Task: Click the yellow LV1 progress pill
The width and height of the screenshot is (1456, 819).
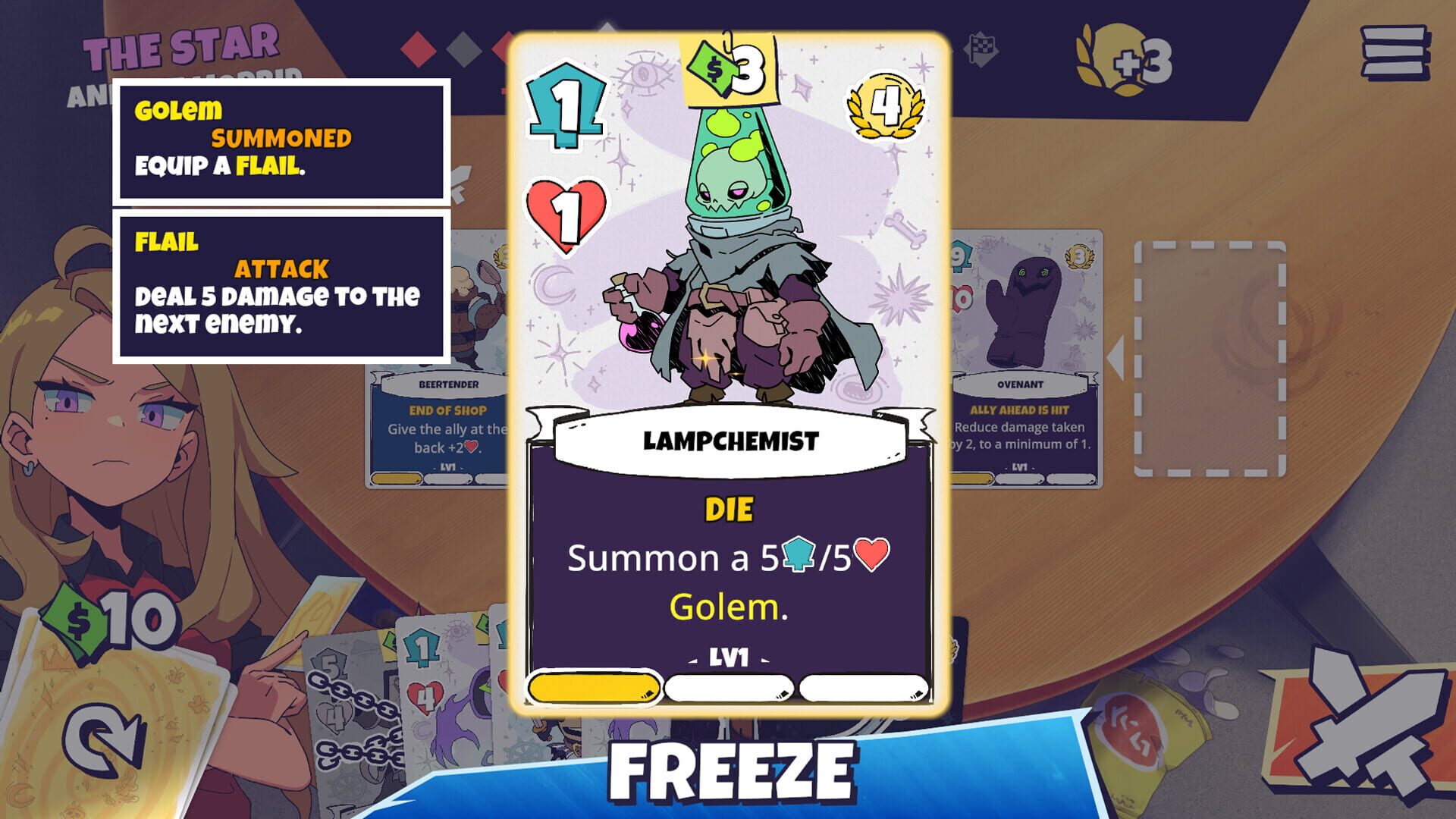Action: [x=595, y=687]
